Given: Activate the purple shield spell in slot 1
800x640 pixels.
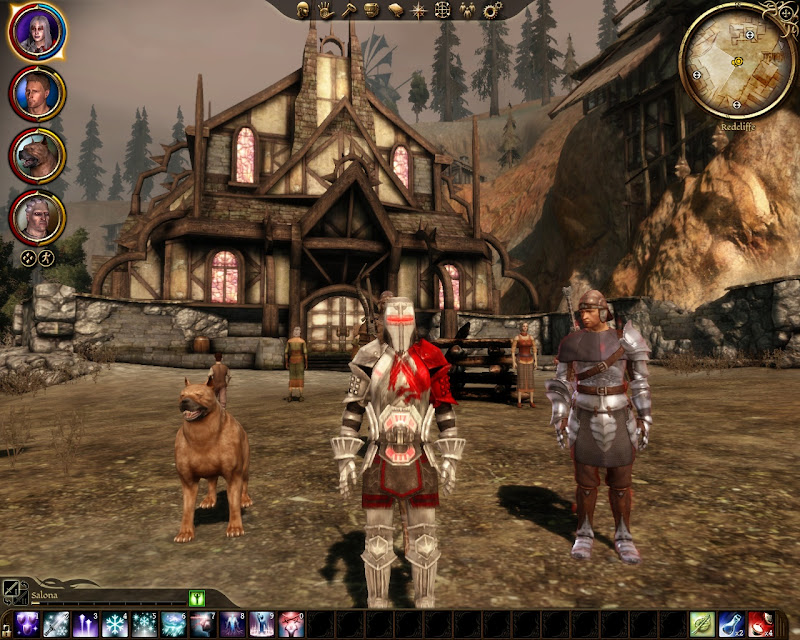Looking at the screenshot, I should pos(27,625).
